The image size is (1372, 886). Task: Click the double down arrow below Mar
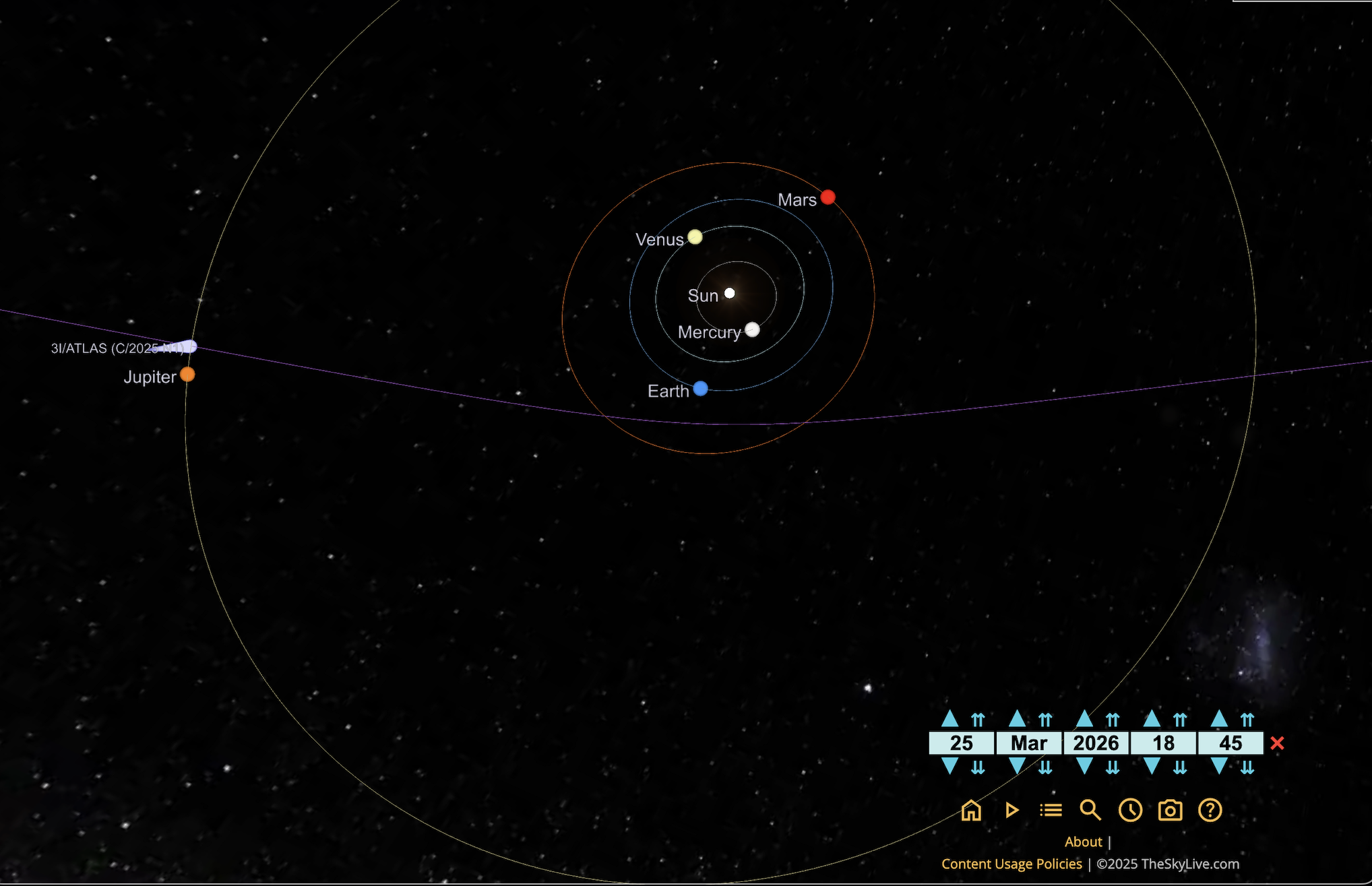tap(1045, 767)
